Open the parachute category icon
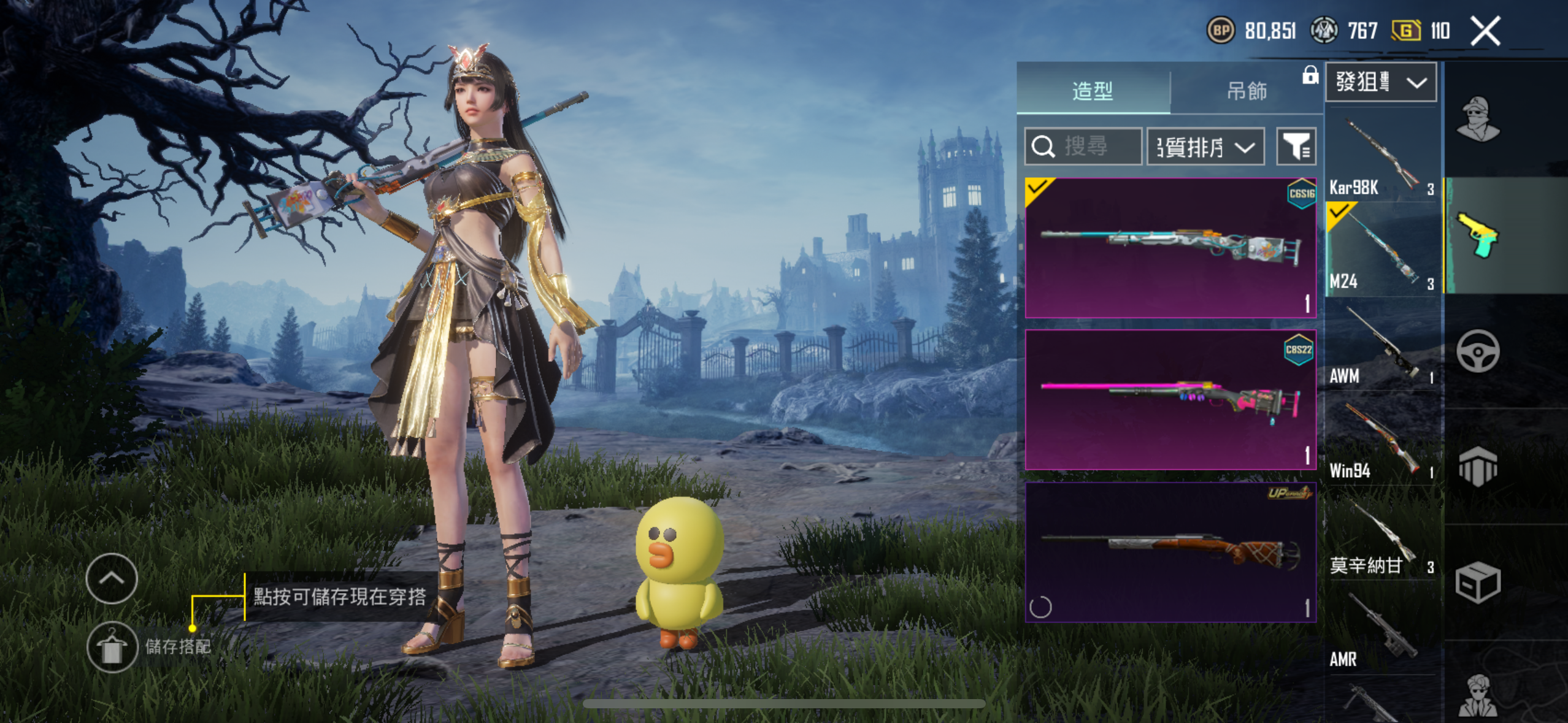 click(1478, 466)
